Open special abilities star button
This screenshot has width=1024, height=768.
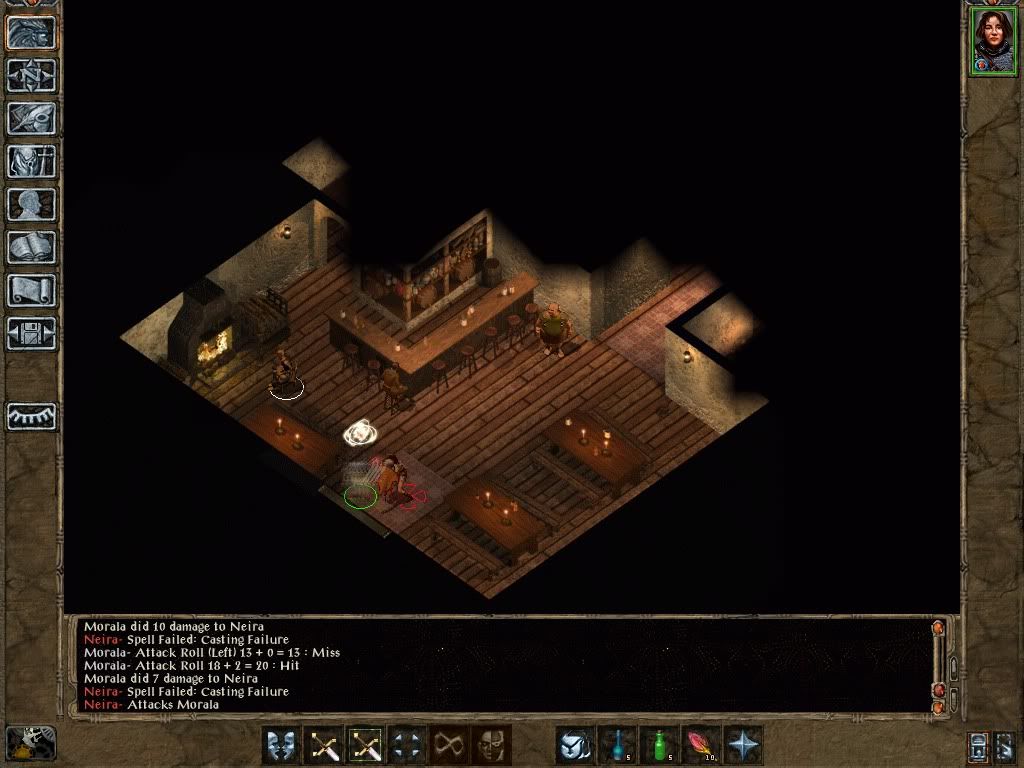pyautogui.click(x=744, y=745)
